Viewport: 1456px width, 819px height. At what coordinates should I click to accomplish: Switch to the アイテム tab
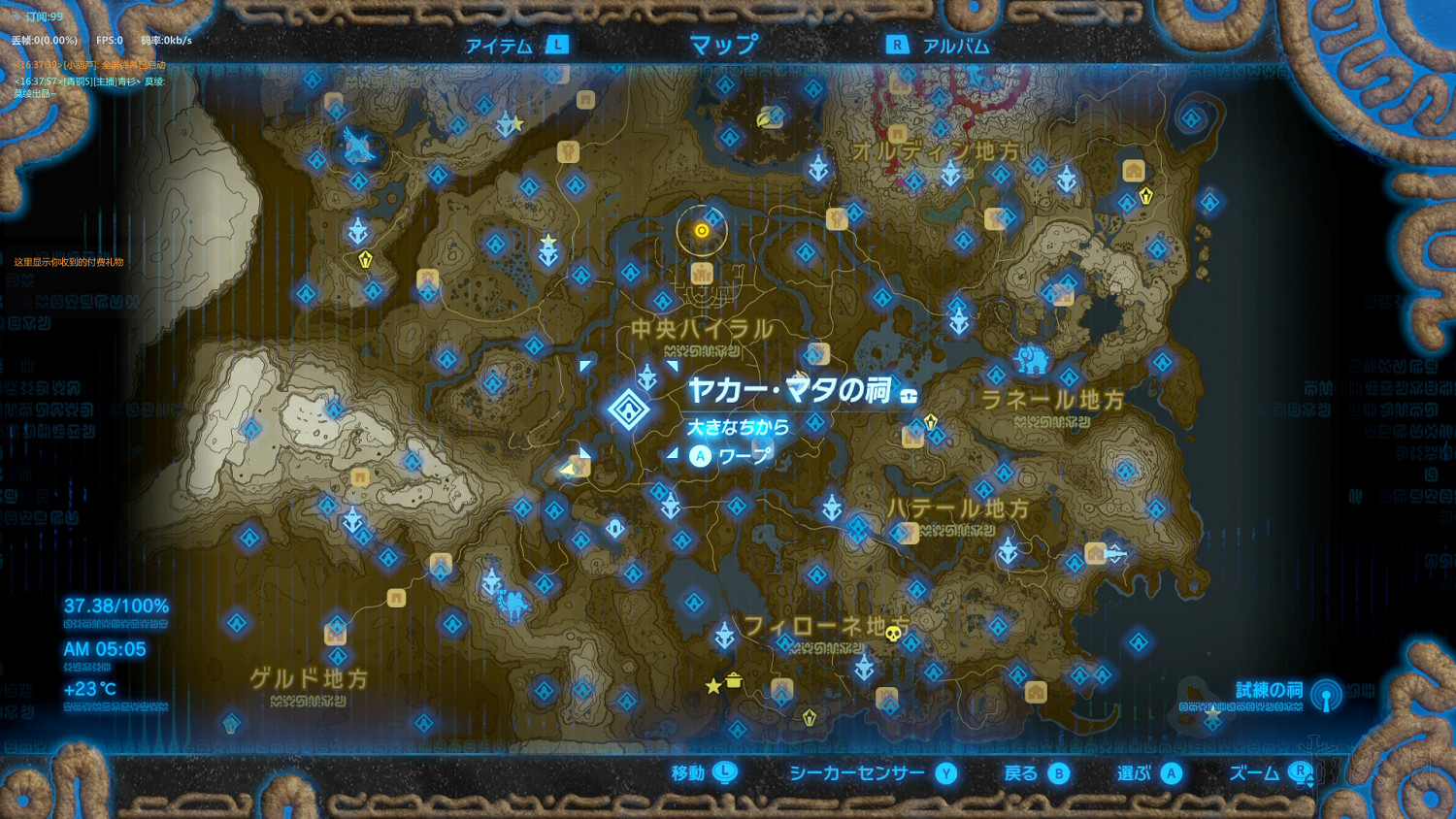click(x=500, y=43)
